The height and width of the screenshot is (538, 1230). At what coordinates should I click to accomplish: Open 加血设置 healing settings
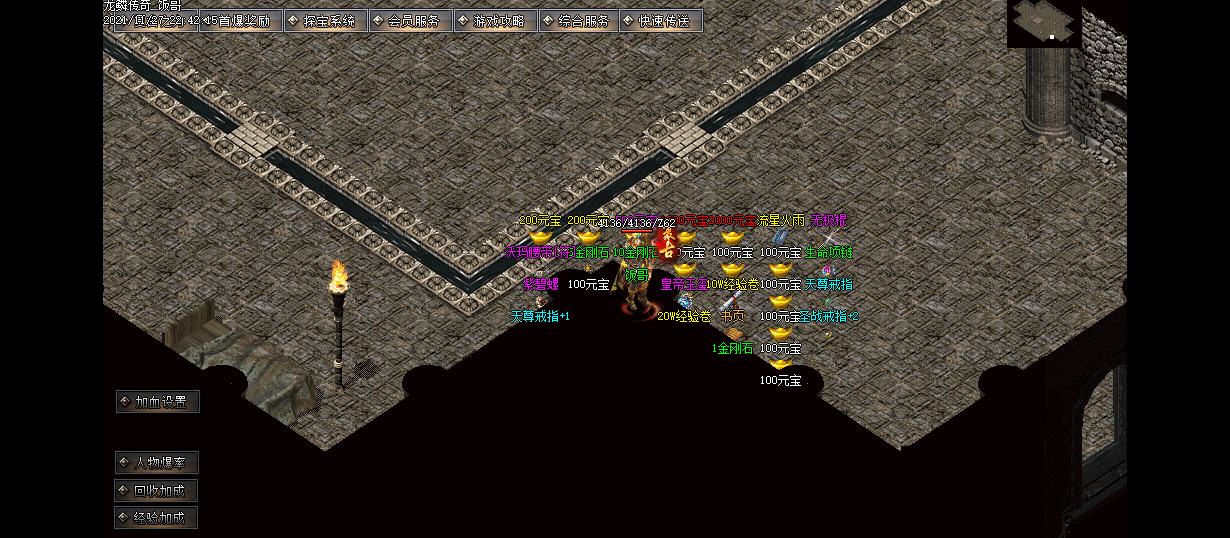(158, 402)
